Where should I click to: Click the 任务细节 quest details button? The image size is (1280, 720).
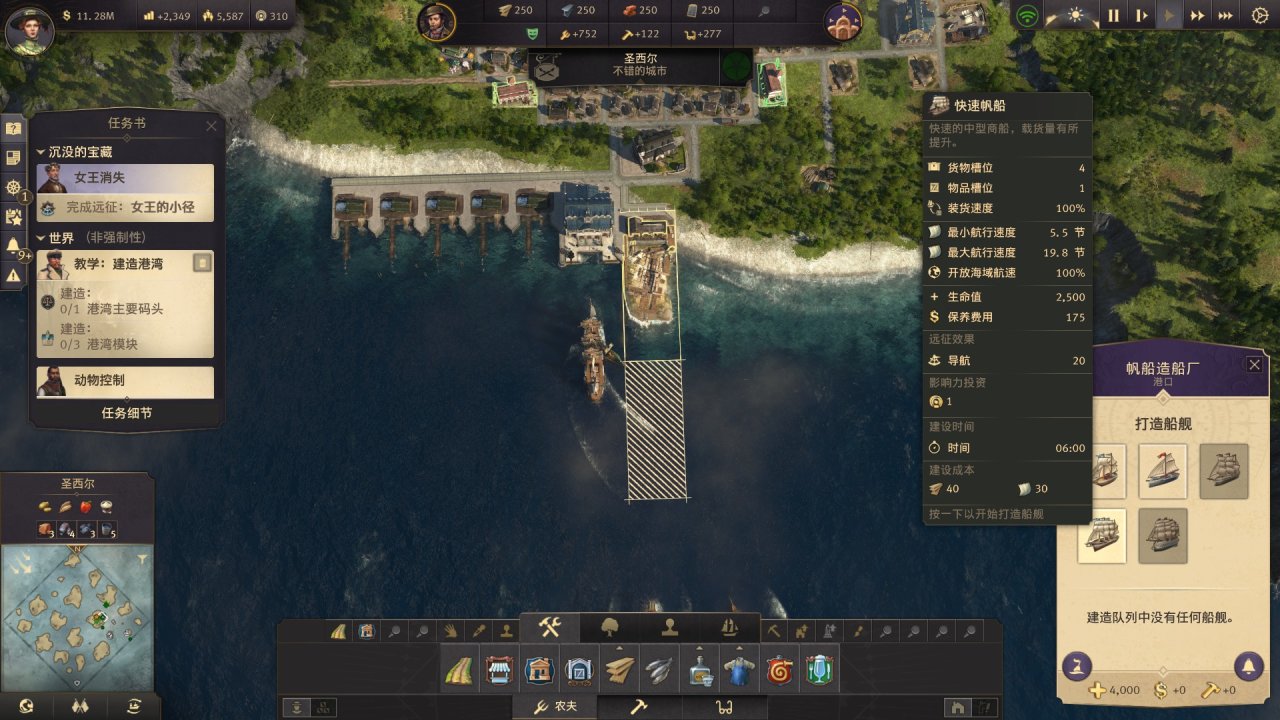click(126, 413)
